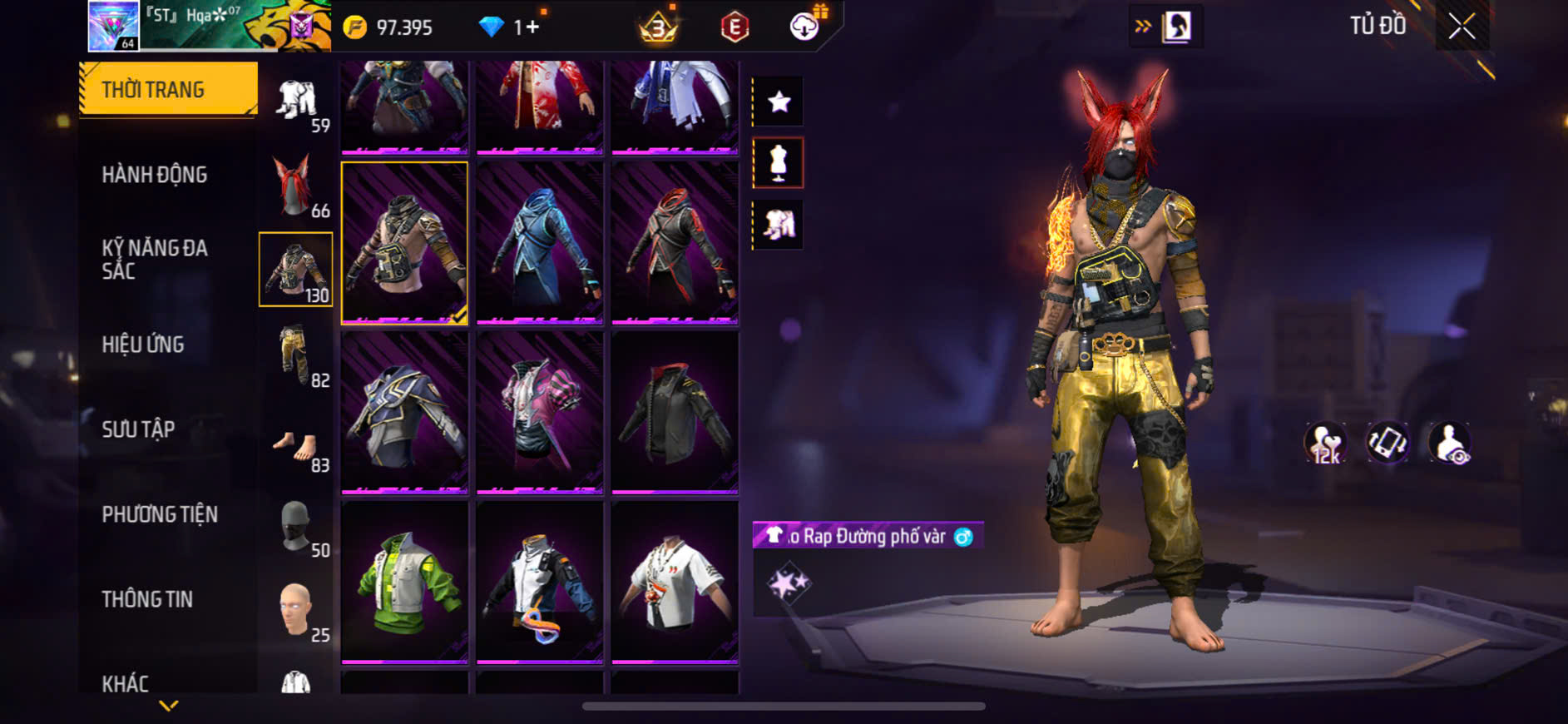Image resolution: width=1568 pixels, height=724 pixels.
Task: Show the Thông Tin section
Action: pos(147,599)
